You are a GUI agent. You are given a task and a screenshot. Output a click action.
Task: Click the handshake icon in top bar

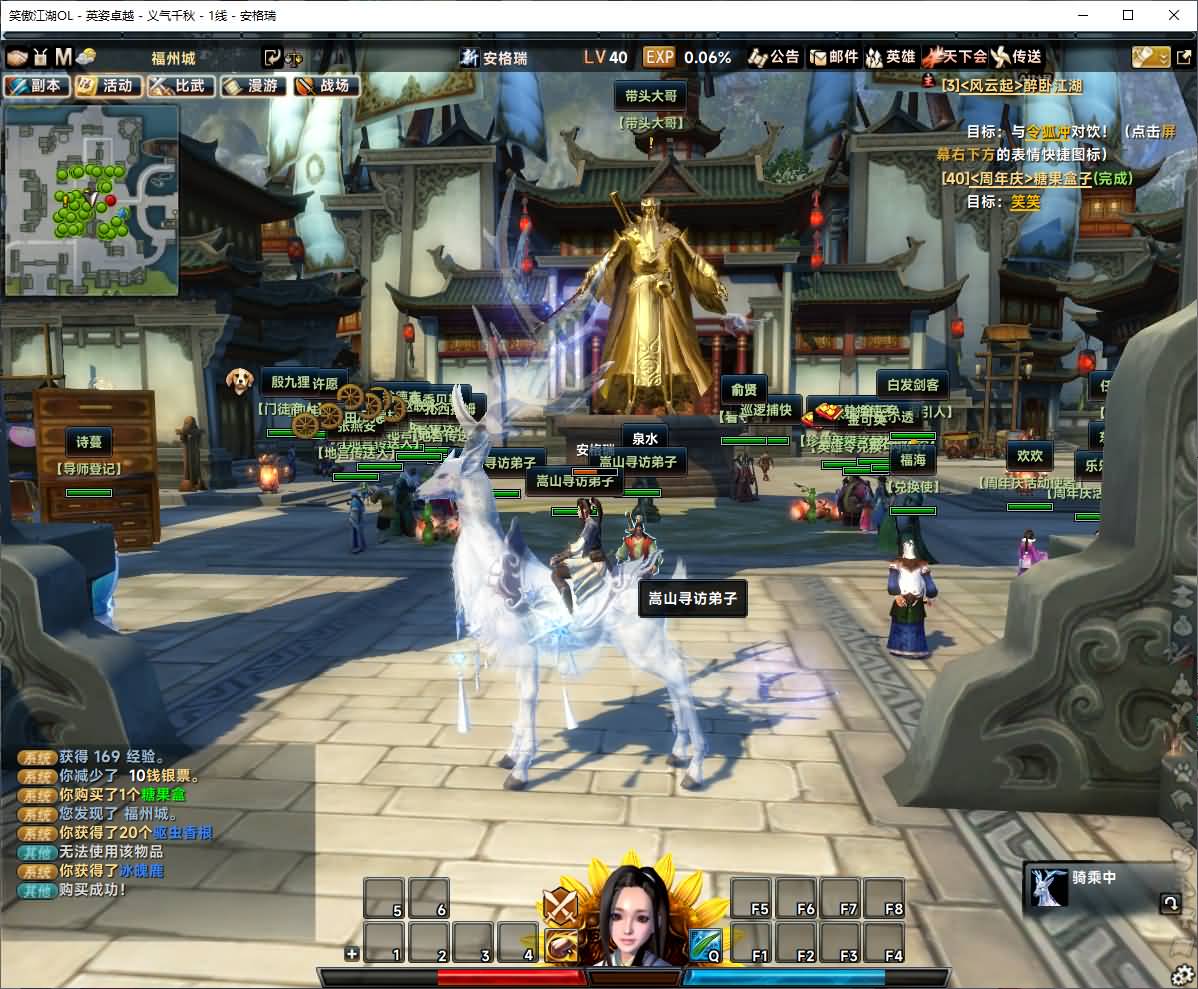point(18,57)
